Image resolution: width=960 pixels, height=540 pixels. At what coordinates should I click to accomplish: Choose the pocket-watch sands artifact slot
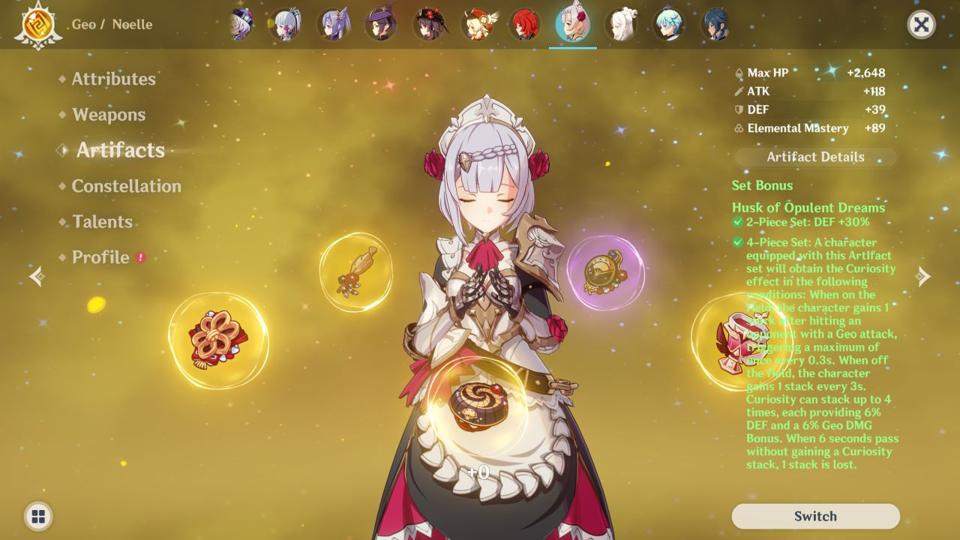605,272
